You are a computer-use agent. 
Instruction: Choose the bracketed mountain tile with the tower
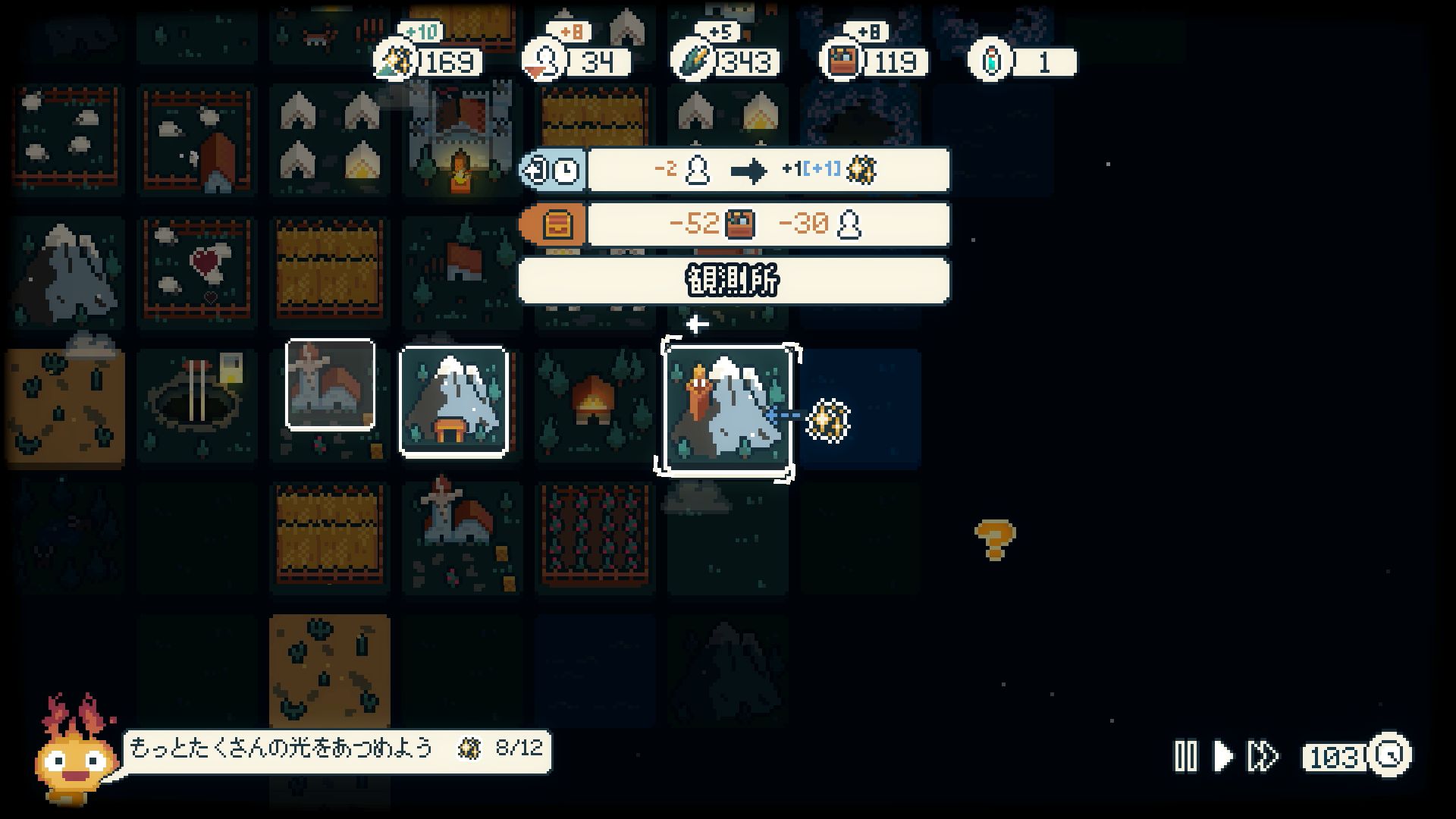point(726,410)
